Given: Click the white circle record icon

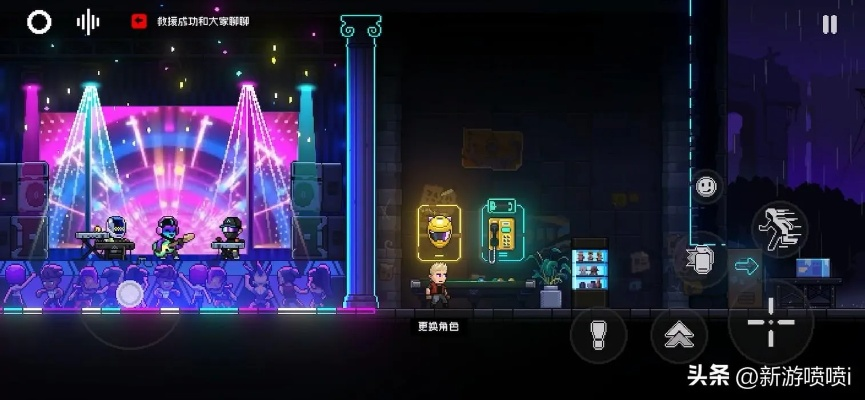Looking at the screenshot, I should (x=39, y=22).
